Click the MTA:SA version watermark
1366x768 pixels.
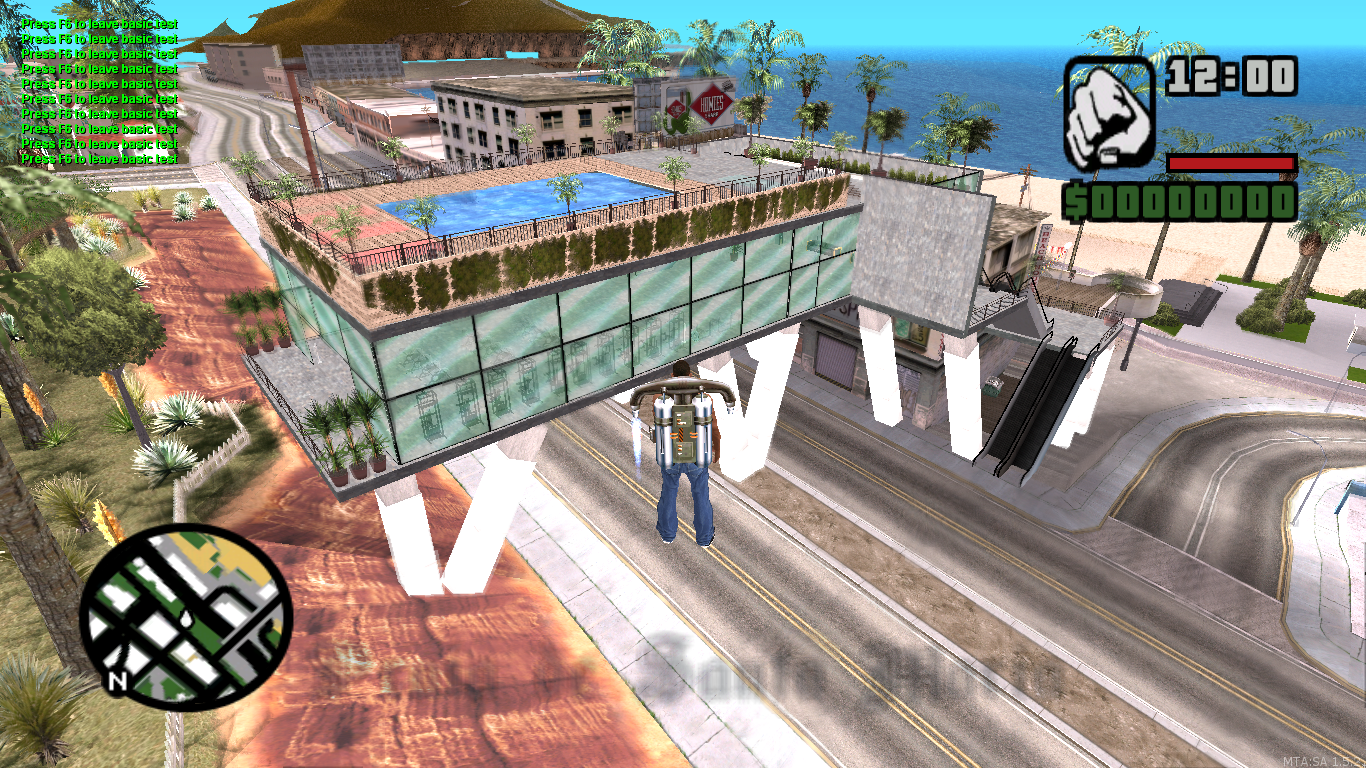tap(1322, 758)
